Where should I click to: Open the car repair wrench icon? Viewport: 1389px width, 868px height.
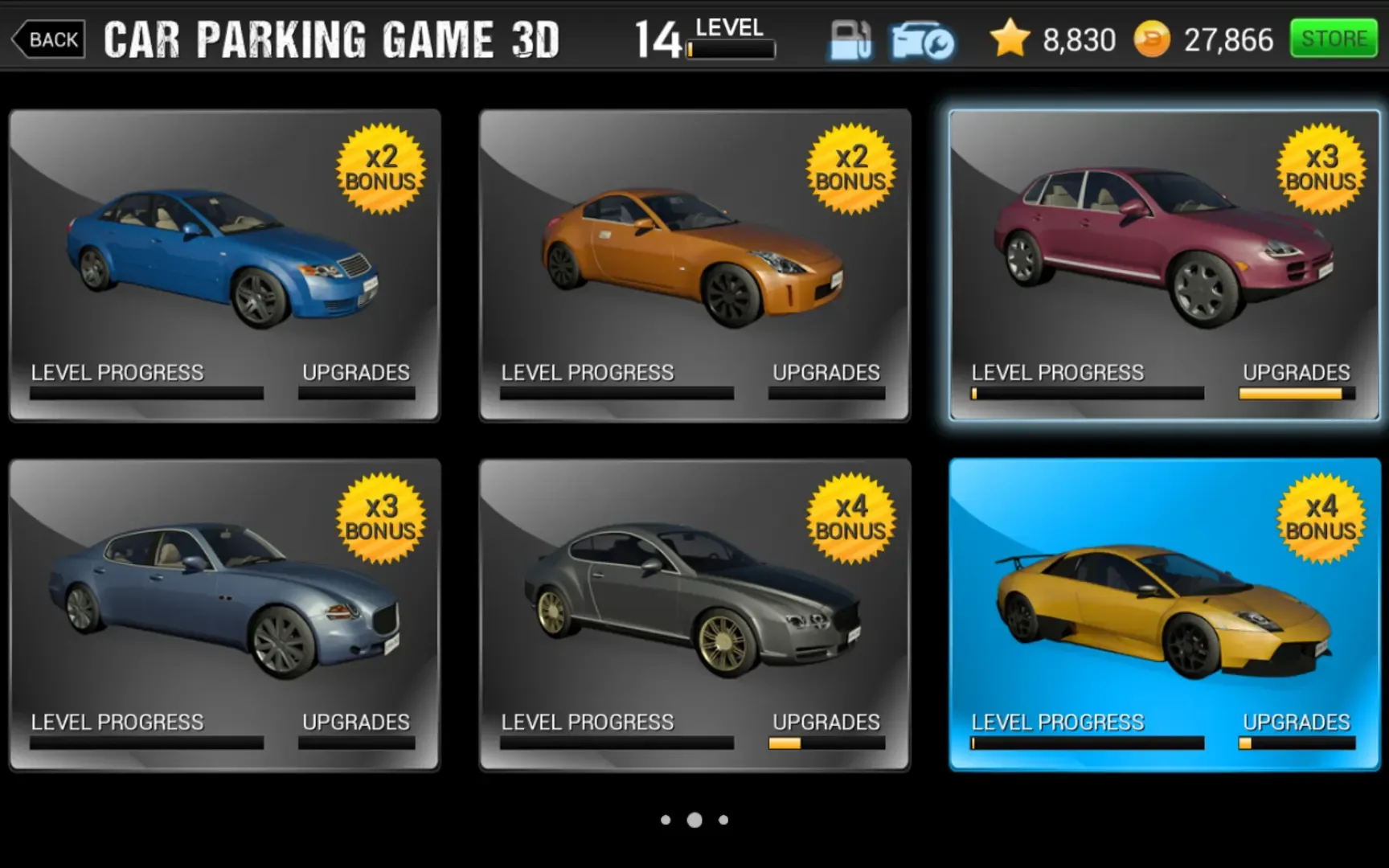(x=921, y=40)
